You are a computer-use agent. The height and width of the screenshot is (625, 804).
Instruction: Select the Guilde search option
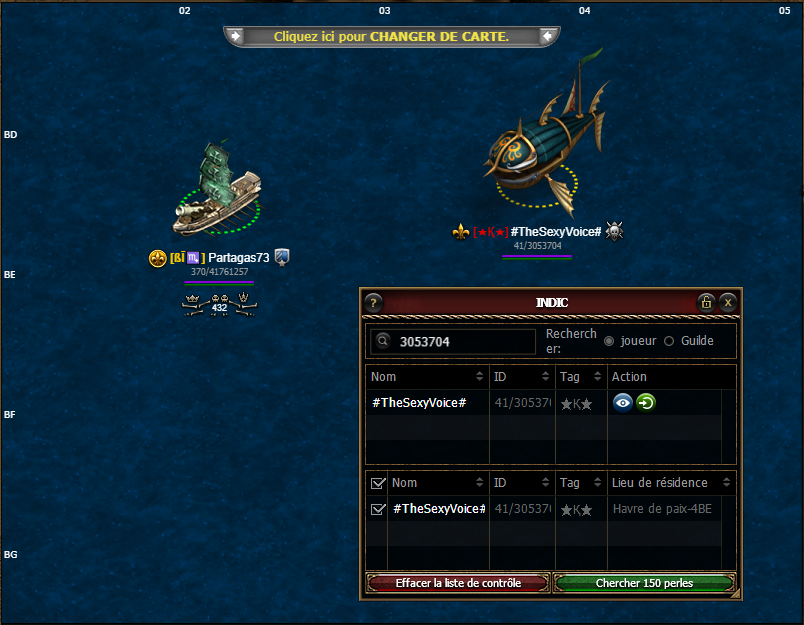point(669,341)
